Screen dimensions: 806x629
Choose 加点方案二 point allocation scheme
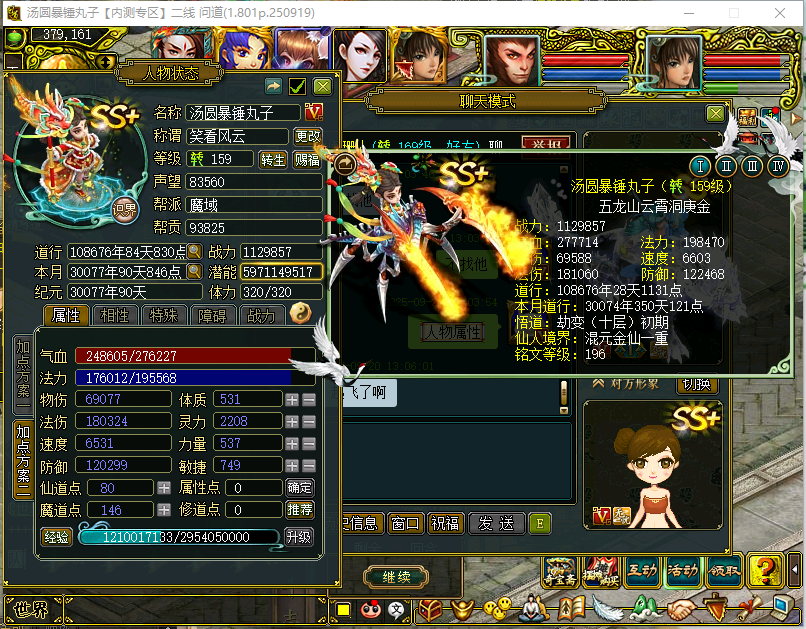click(22, 458)
